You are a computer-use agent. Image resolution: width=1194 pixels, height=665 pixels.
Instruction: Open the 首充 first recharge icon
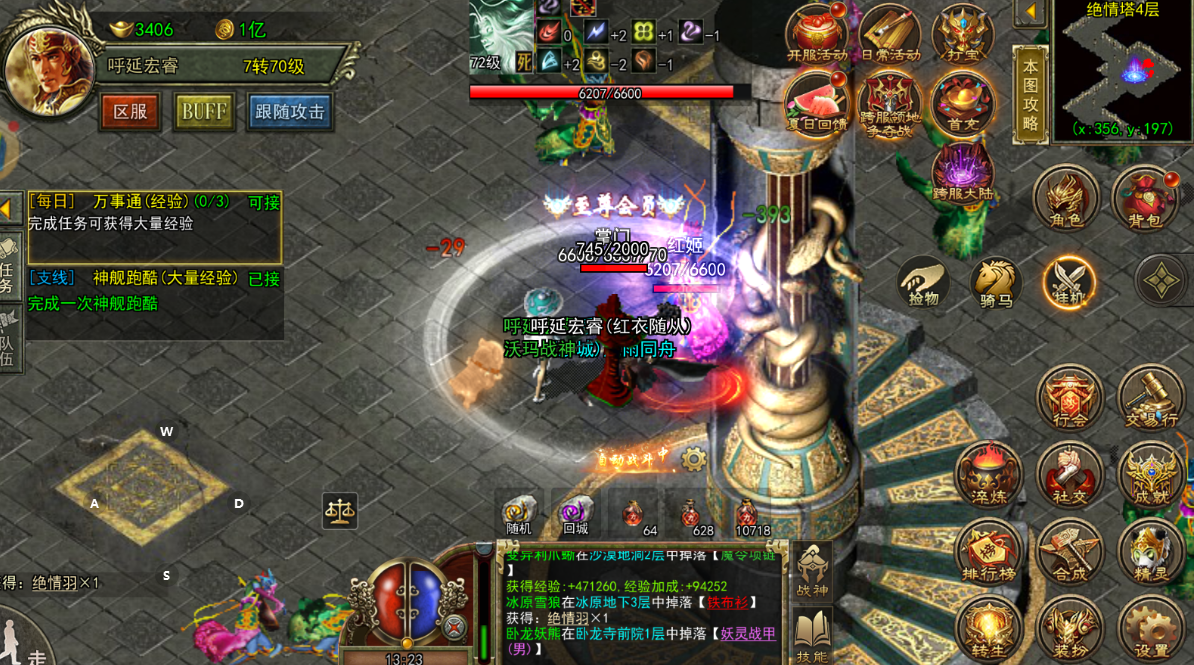point(963,104)
